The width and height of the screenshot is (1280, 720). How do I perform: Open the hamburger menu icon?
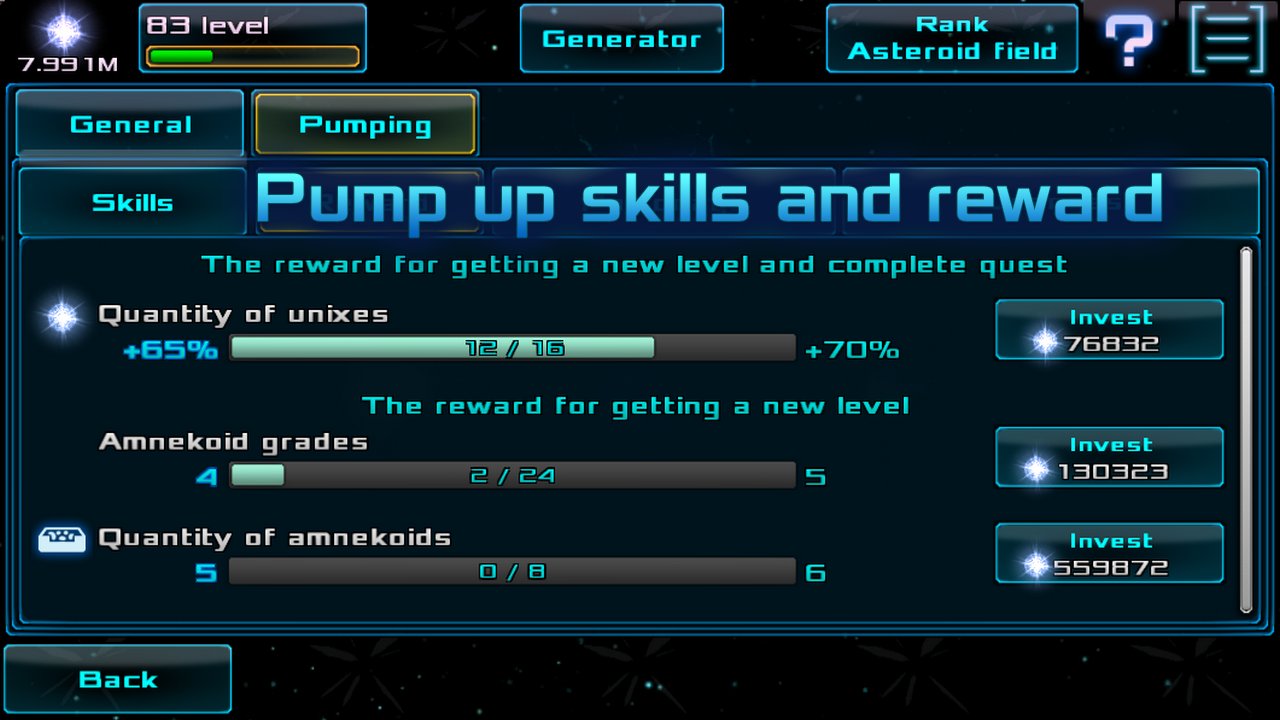click(1228, 39)
